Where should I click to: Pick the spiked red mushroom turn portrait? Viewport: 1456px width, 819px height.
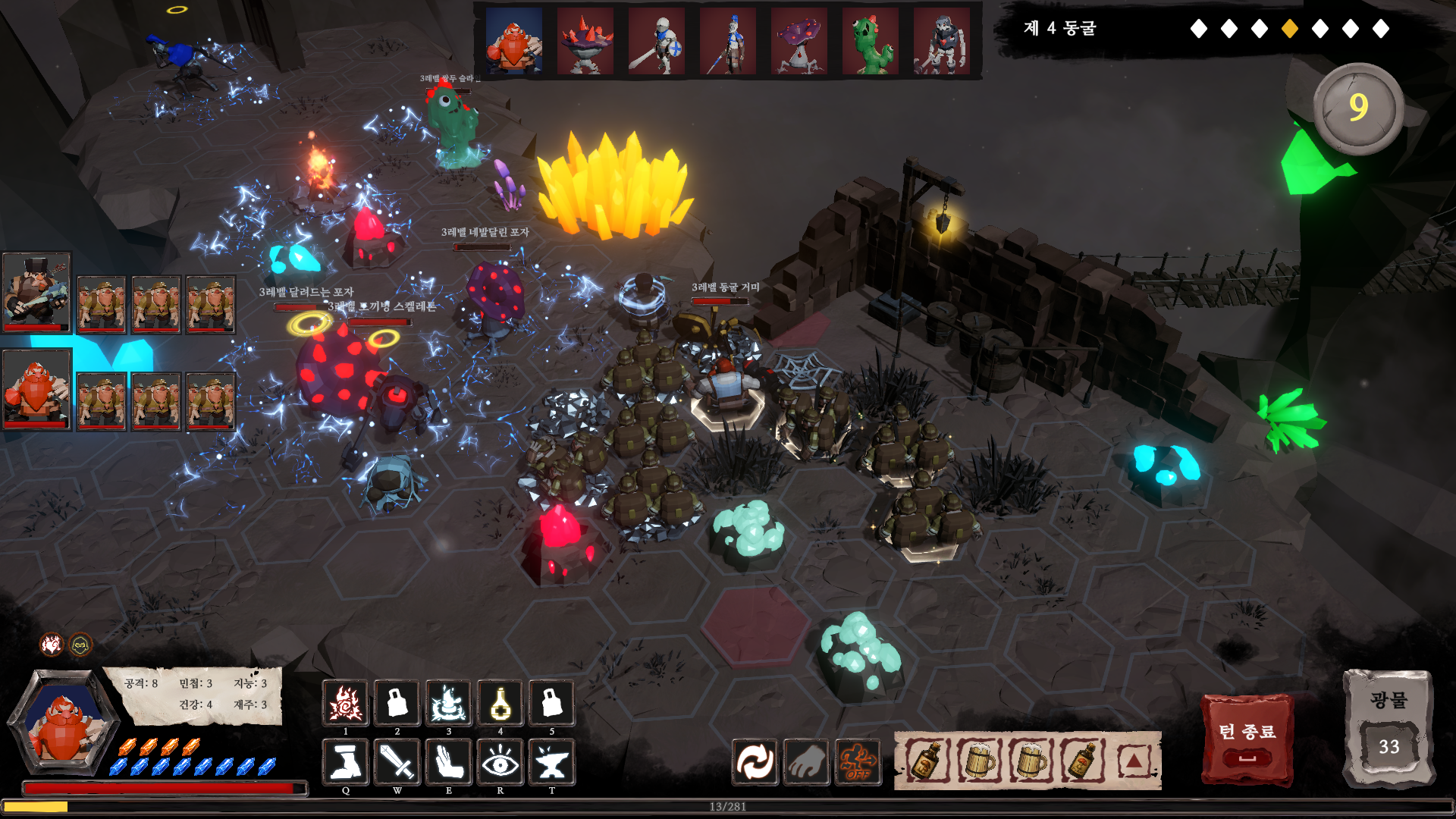[585, 41]
